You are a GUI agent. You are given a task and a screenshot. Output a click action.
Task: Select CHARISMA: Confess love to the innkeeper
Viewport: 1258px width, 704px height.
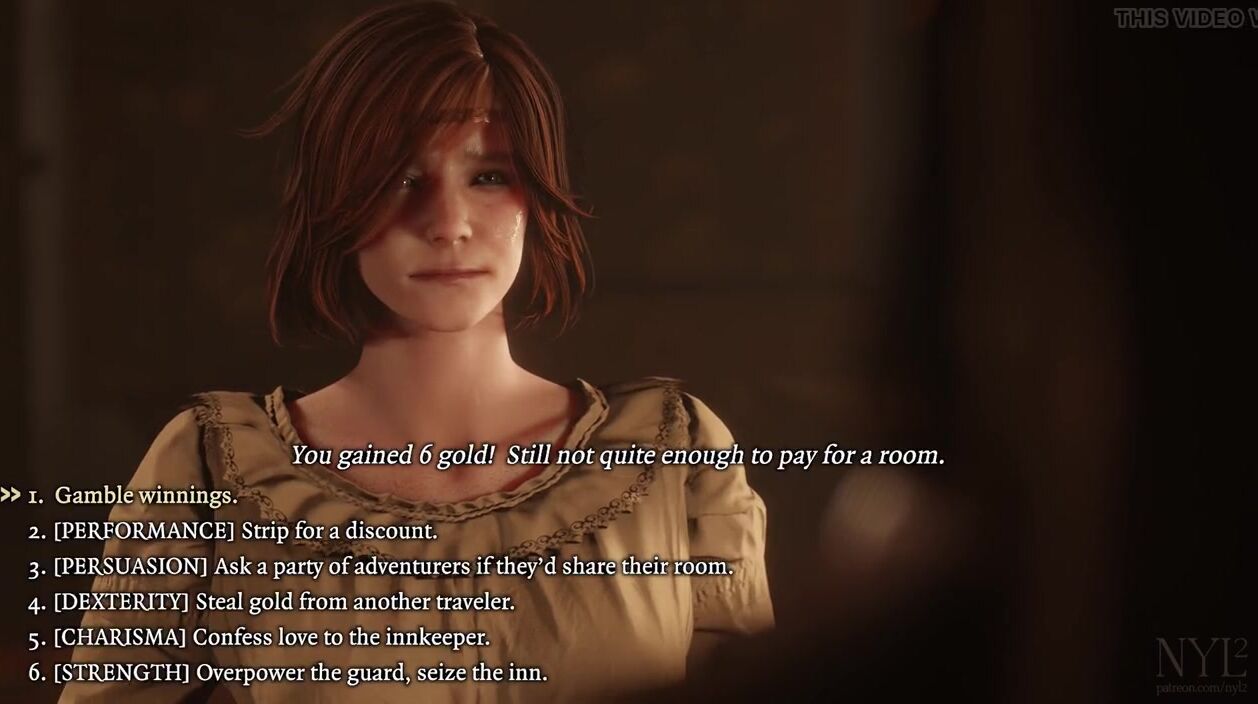tap(271, 637)
